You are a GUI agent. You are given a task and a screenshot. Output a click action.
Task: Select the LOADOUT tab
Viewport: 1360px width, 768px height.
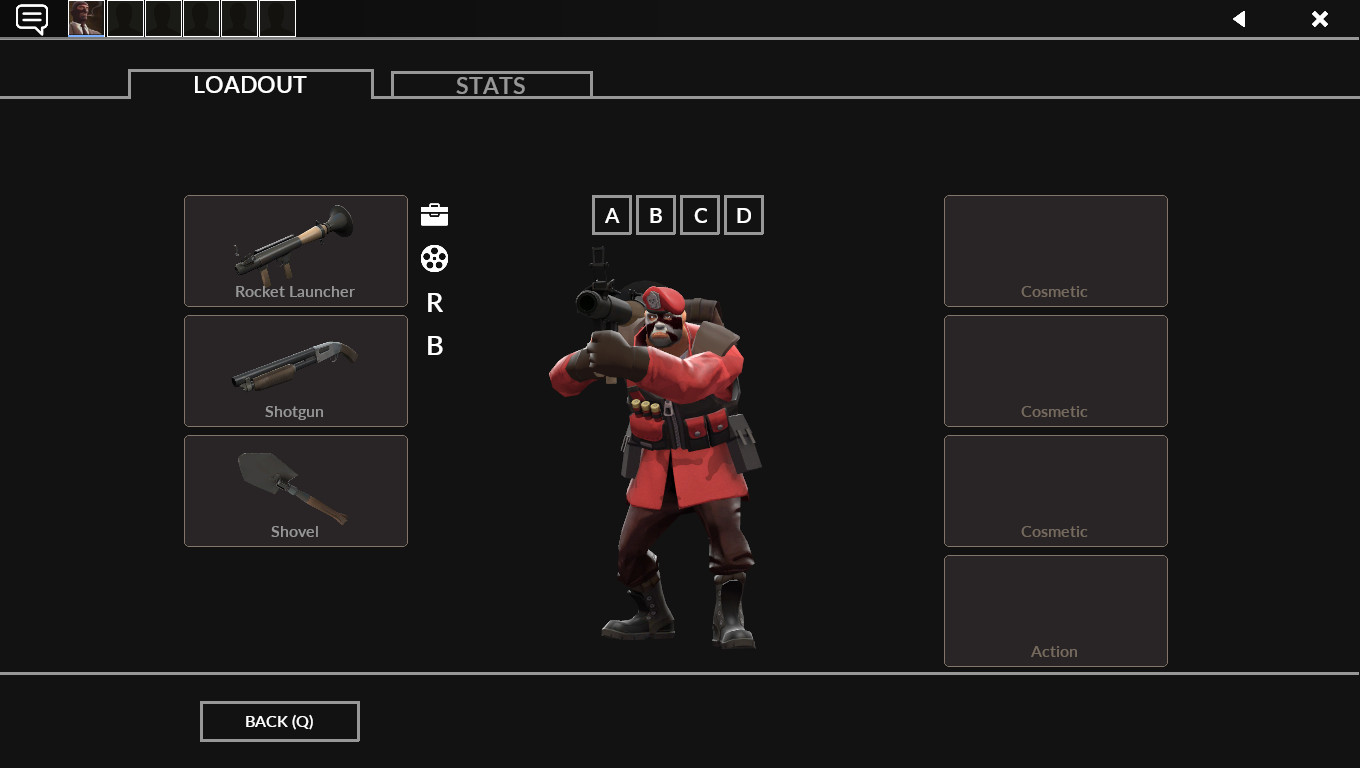[x=249, y=85]
